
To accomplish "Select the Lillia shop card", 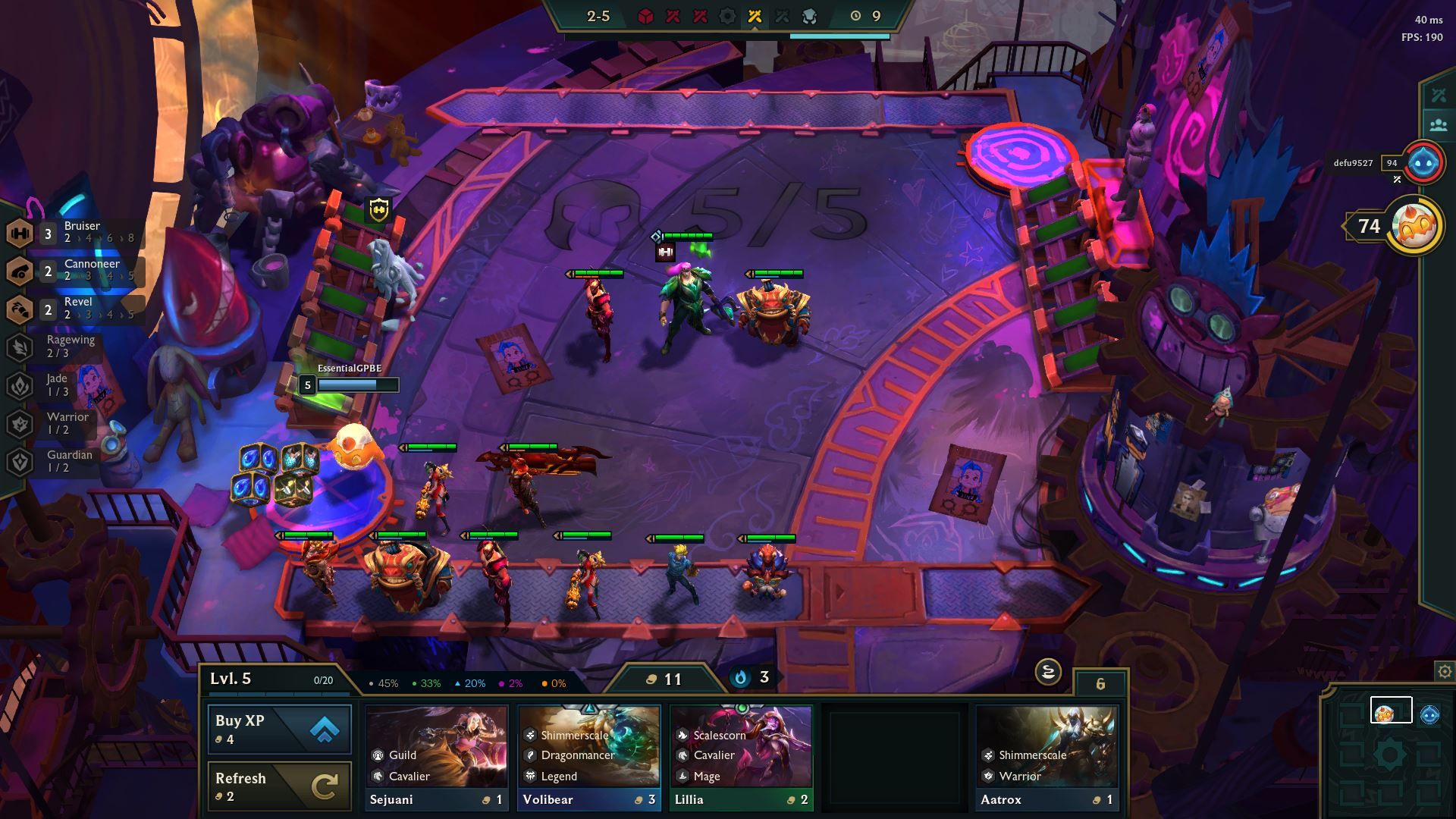I will point(741,757).
